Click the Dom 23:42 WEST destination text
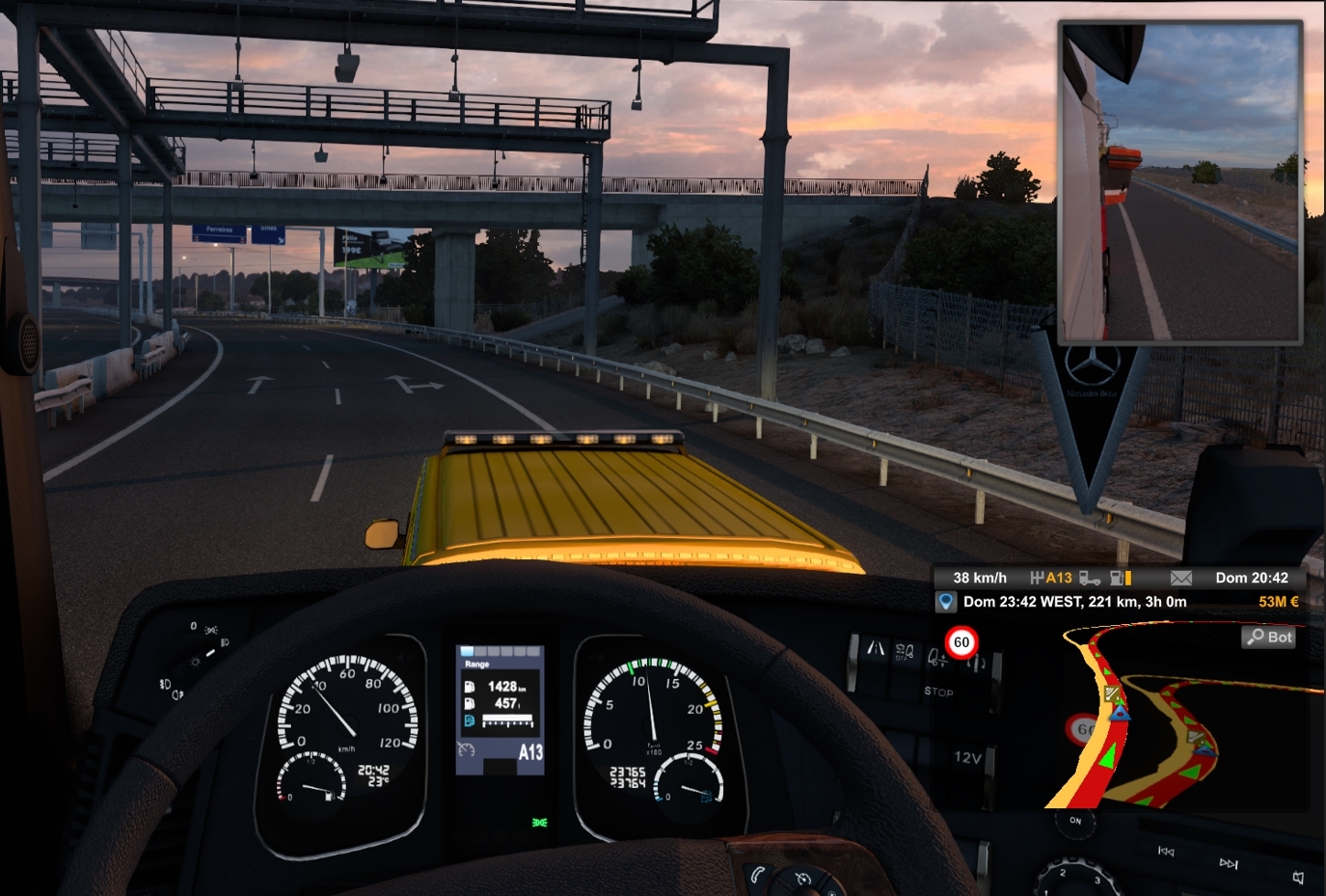The height and width of the screenshot is (896, 1326). (1074, 601)
